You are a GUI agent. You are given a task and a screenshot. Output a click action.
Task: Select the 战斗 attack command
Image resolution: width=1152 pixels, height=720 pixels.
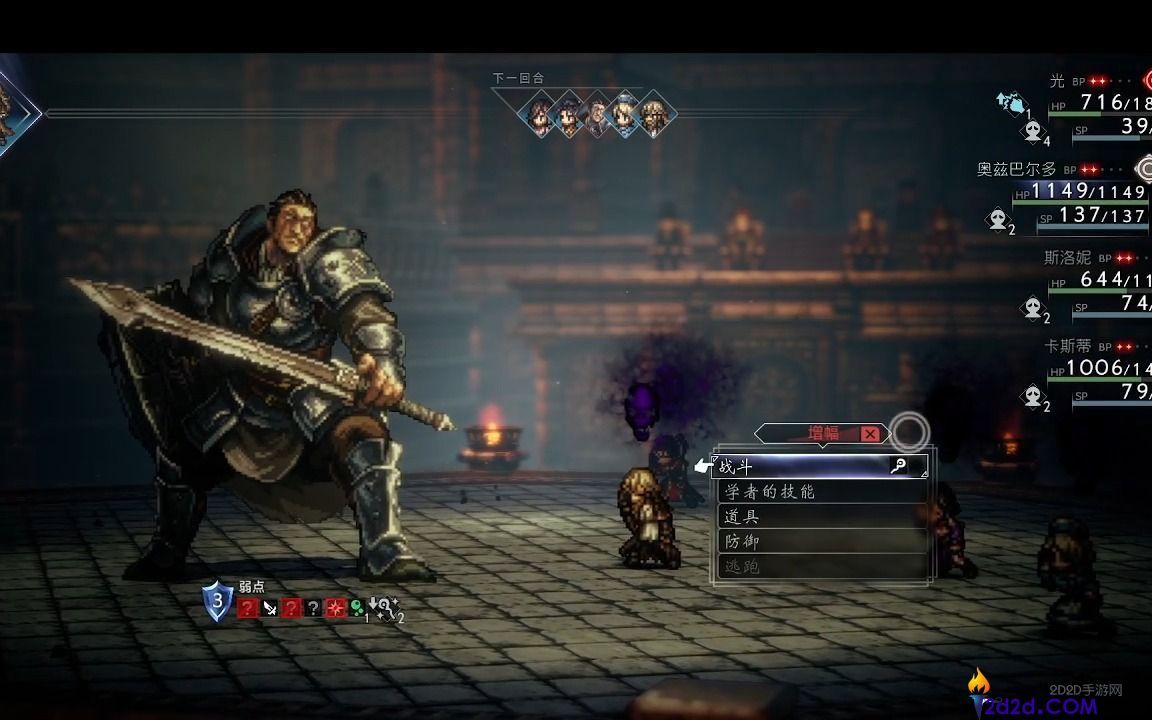[x=800, y=466]
